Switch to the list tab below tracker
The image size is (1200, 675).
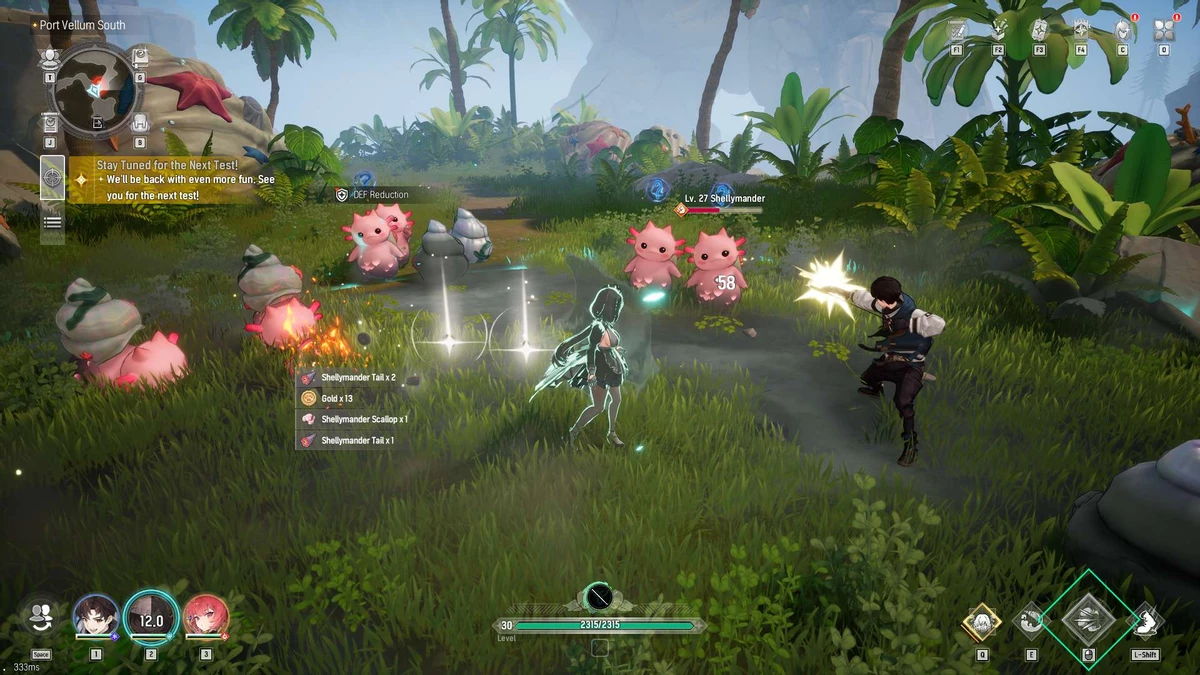click(52, 222)
